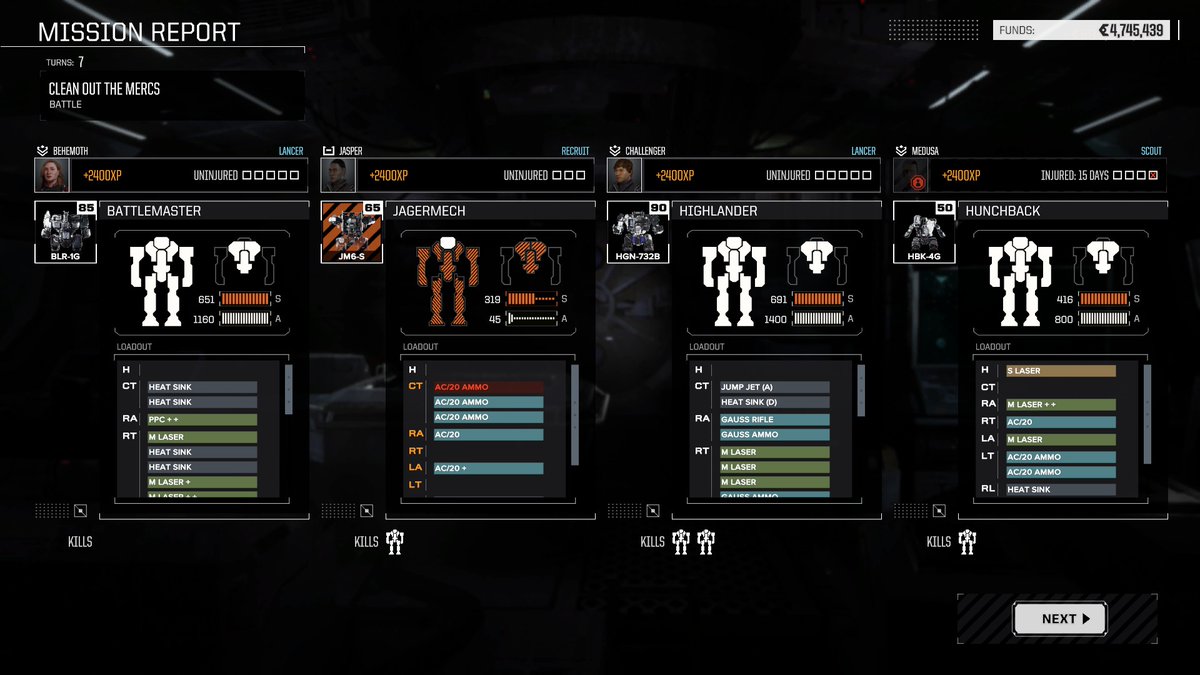Select the Gauss Rifle loadout entry
Viewport: 1200px width, 675px height.
[x=774, y=420]
